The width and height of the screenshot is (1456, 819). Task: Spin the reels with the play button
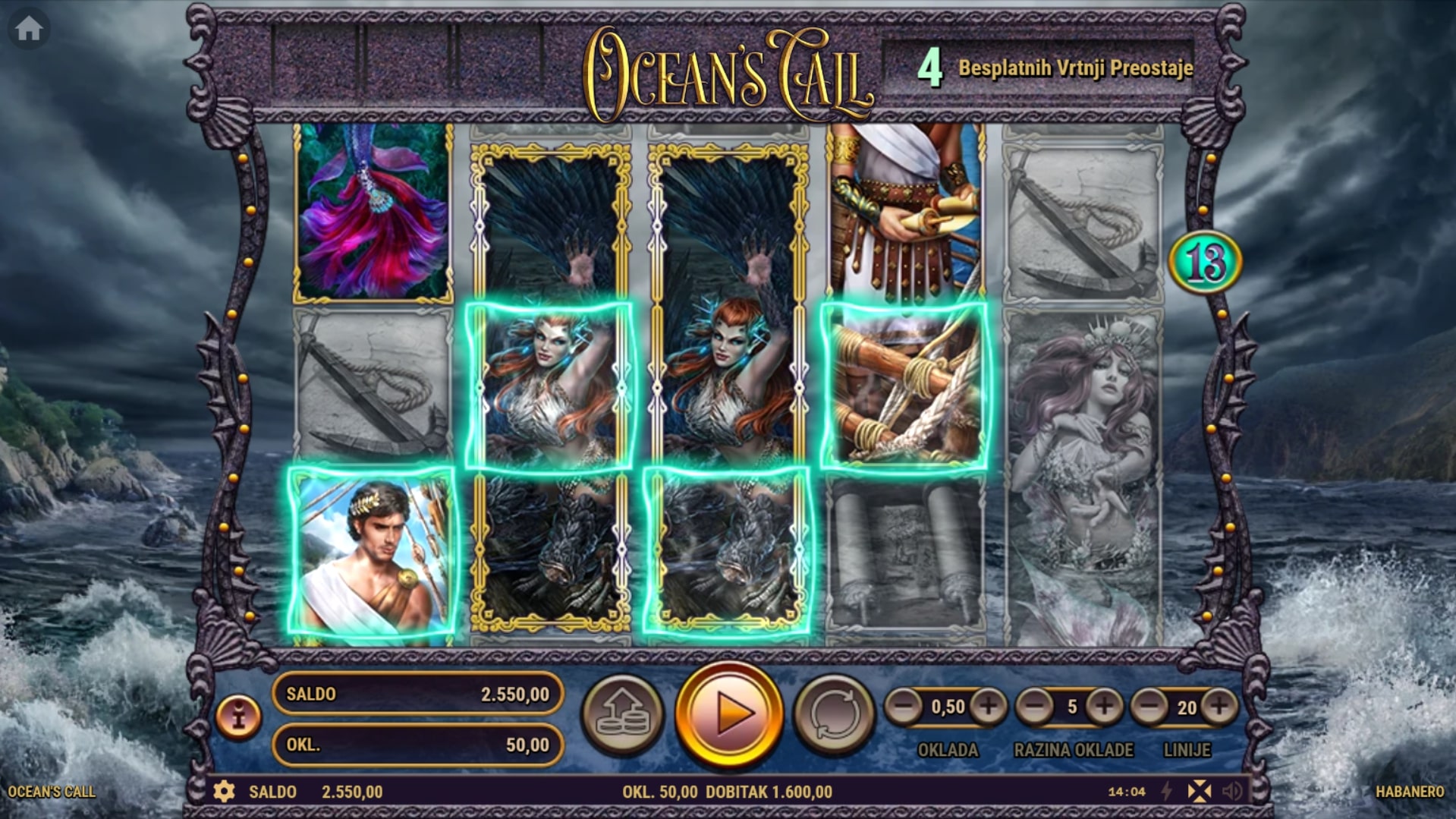point(728,713)
